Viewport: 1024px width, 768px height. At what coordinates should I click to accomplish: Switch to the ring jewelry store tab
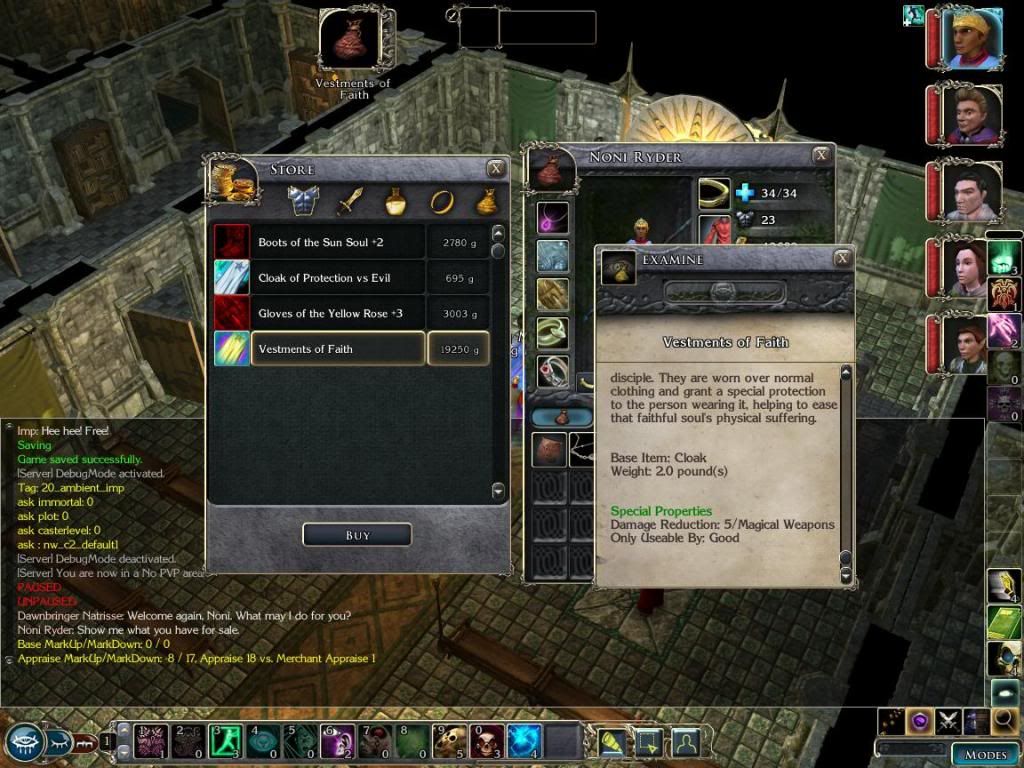(441, 201)
